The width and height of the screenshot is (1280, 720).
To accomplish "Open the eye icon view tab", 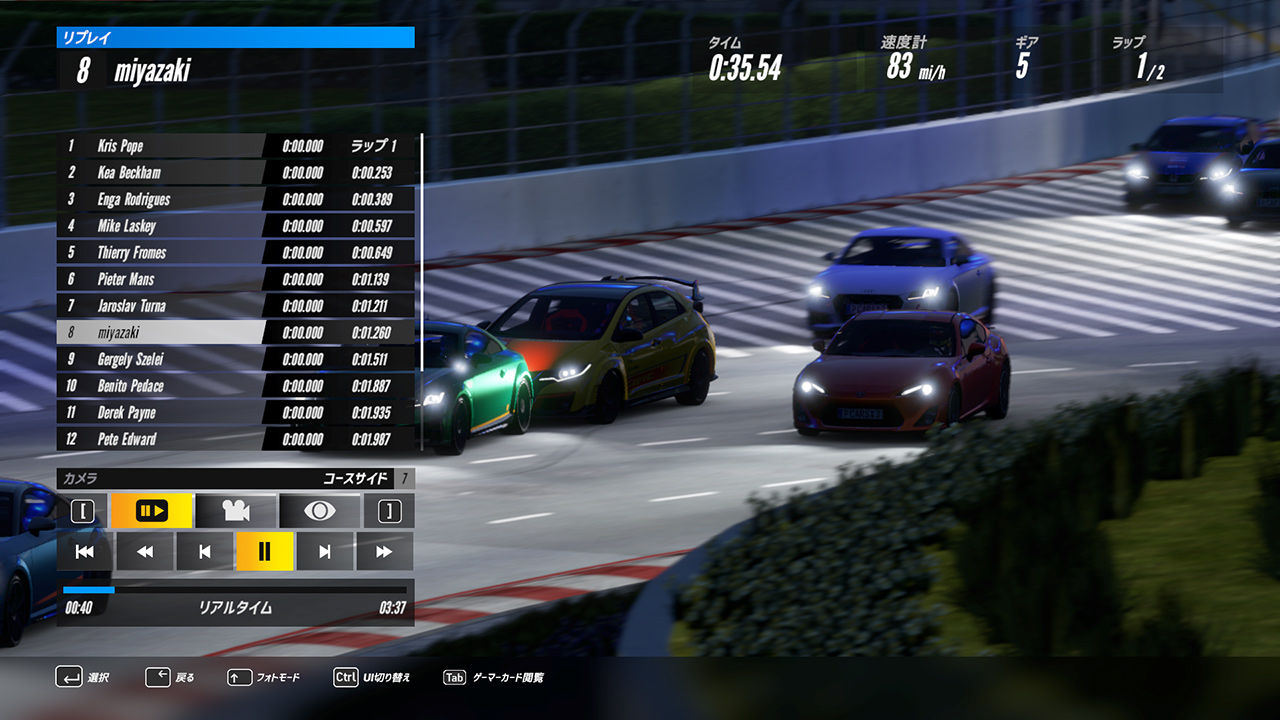I will 319,511.
